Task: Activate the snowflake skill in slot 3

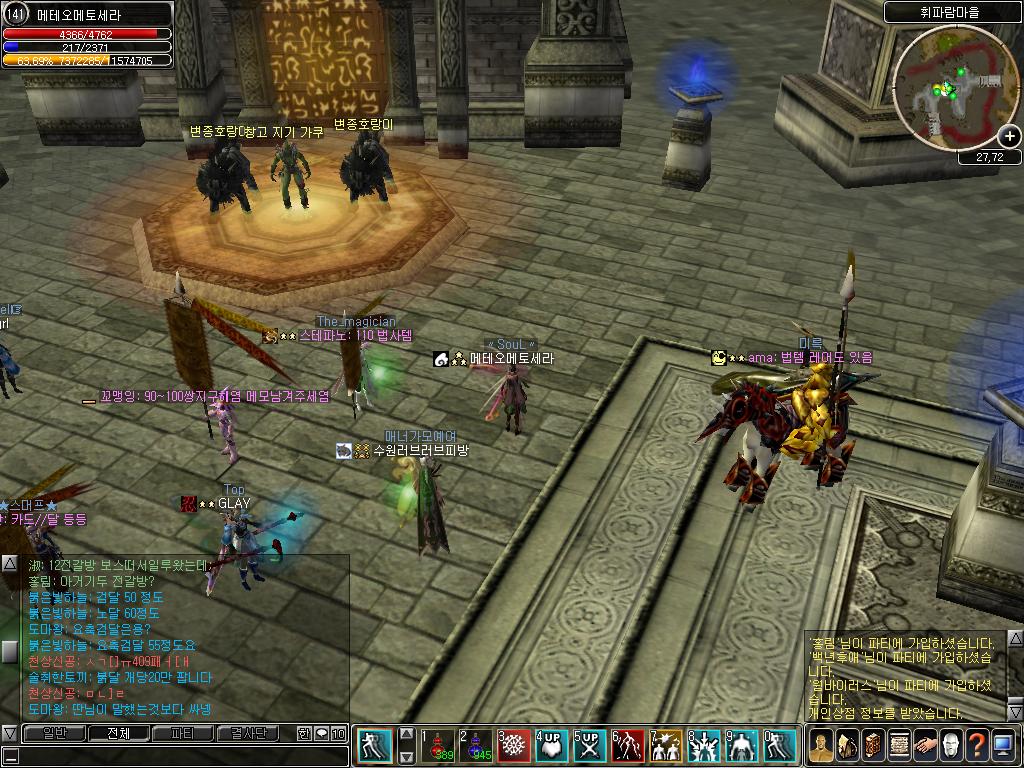Action: tap(513, 746)
